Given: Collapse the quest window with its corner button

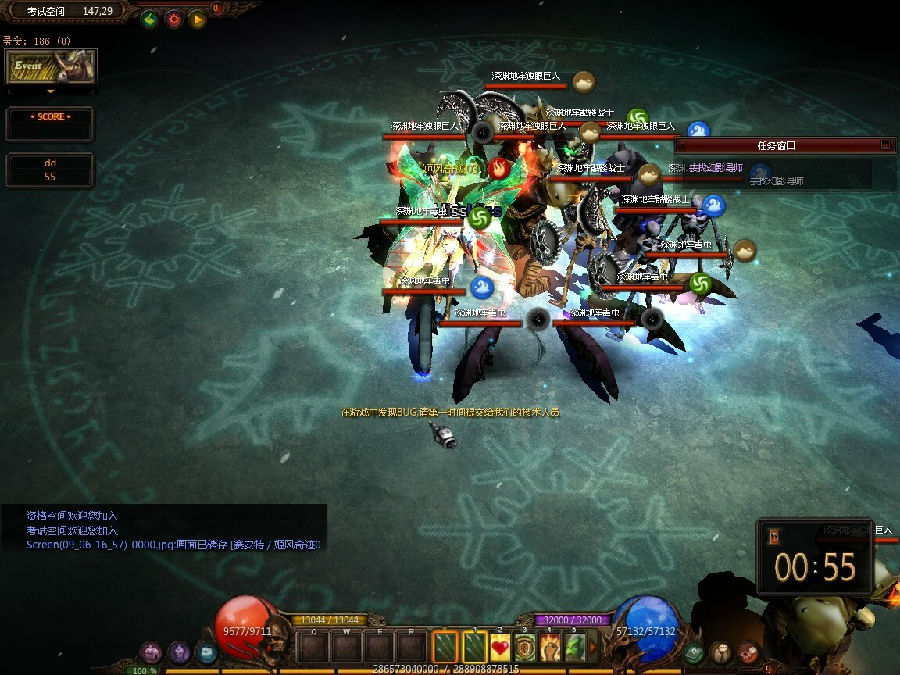Looking at the screenshot, I should (885, 145).
